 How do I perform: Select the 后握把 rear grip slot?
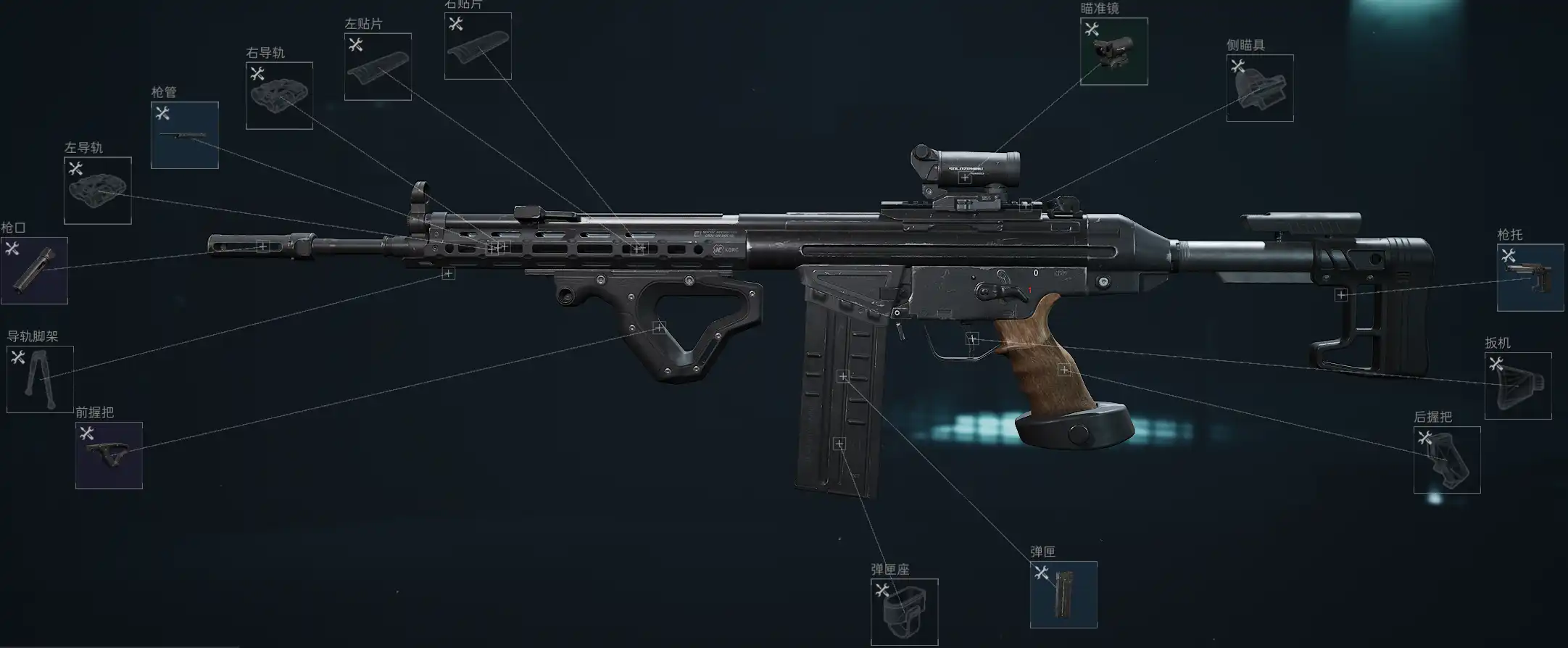[1447, 460]
